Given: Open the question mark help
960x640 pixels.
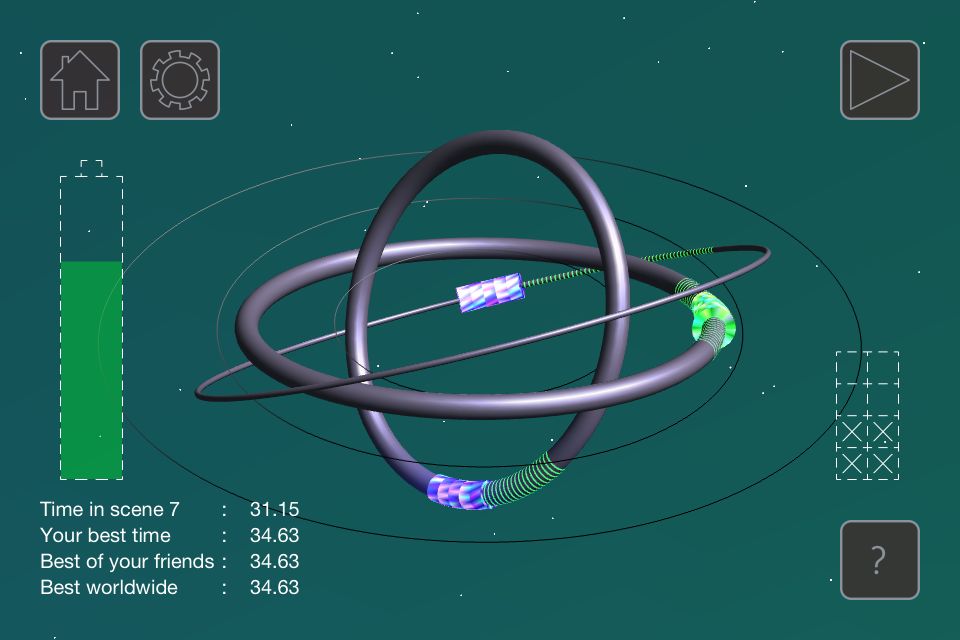Looking at the screenshot, I should click(879, 560).
